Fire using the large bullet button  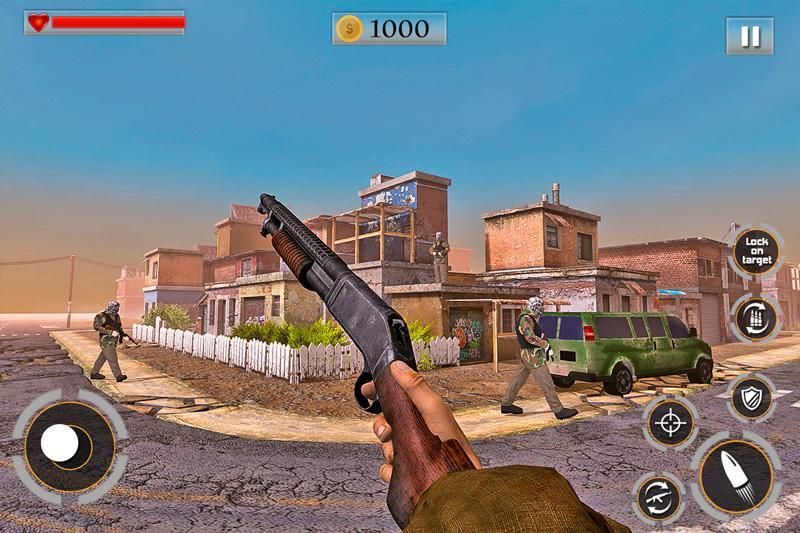click(738, 477)
